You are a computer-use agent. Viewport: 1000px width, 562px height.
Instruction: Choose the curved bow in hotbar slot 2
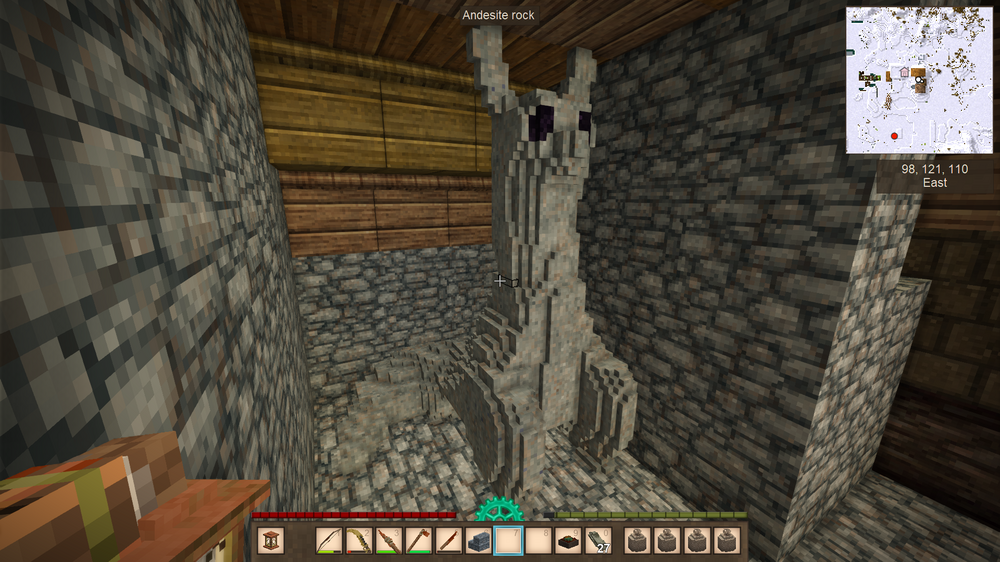click(359, 541)
